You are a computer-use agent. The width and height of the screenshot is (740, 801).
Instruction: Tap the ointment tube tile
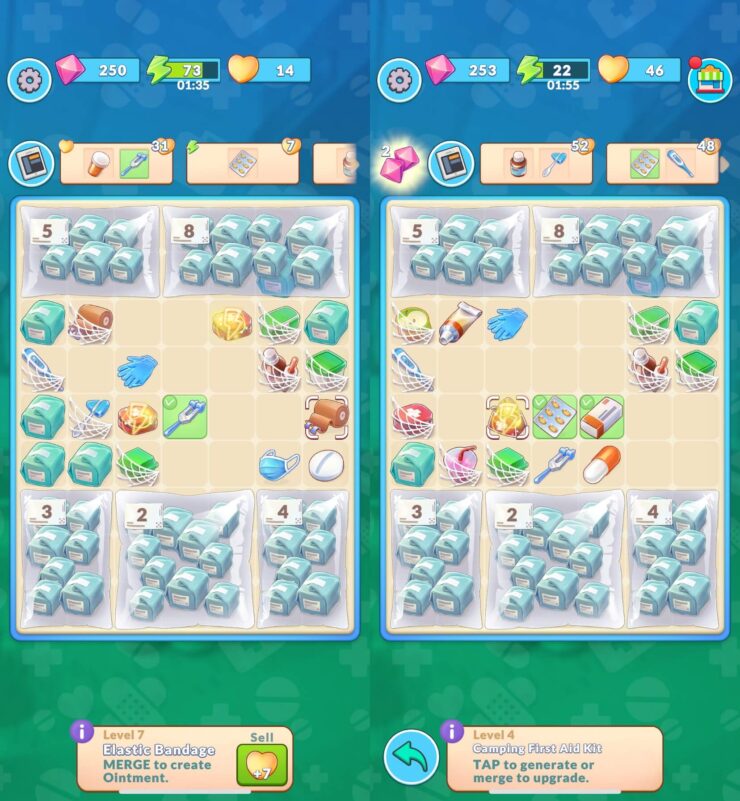coord(459,322)
